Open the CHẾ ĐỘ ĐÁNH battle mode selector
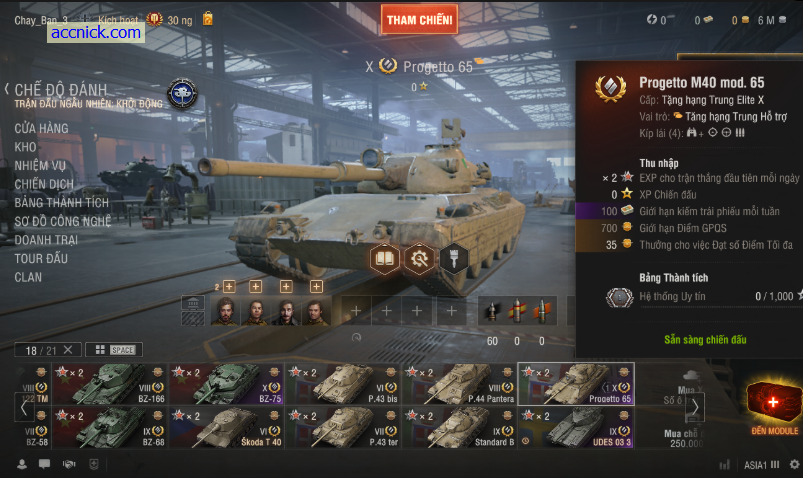 pos(60,91)
